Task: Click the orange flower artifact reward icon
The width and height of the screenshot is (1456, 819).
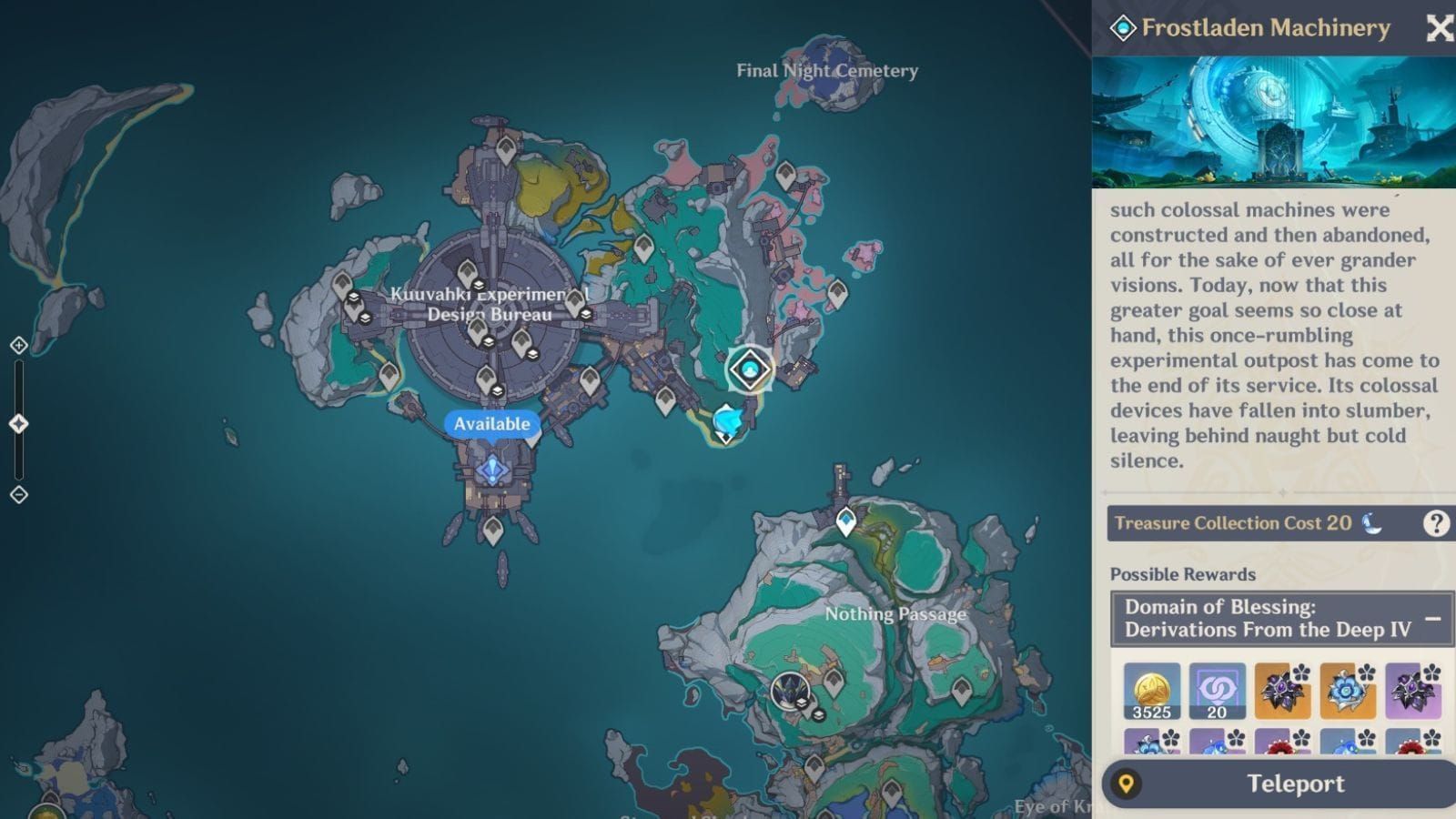Action: click(x=1283, y=692)
